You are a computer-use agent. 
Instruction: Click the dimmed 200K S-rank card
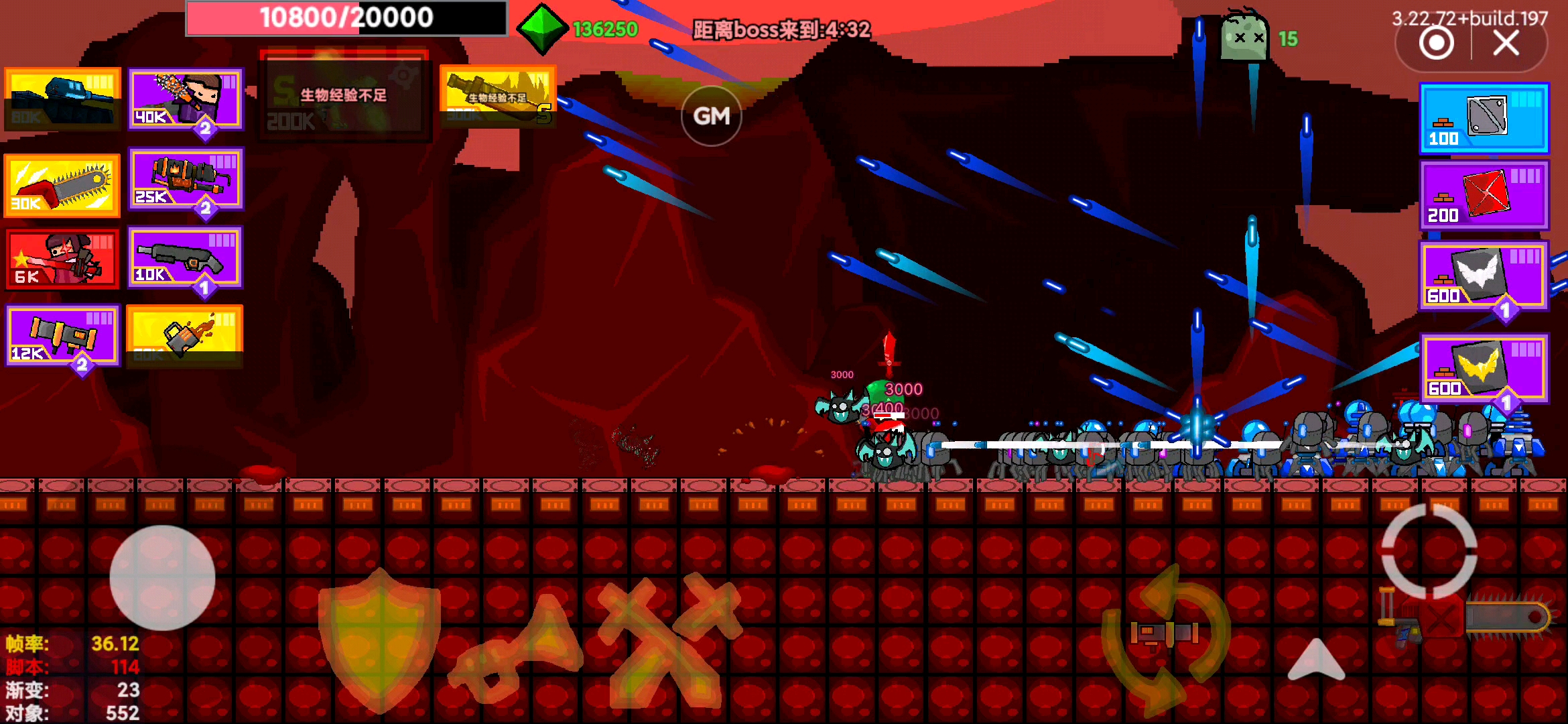click(x=344, y=96)
